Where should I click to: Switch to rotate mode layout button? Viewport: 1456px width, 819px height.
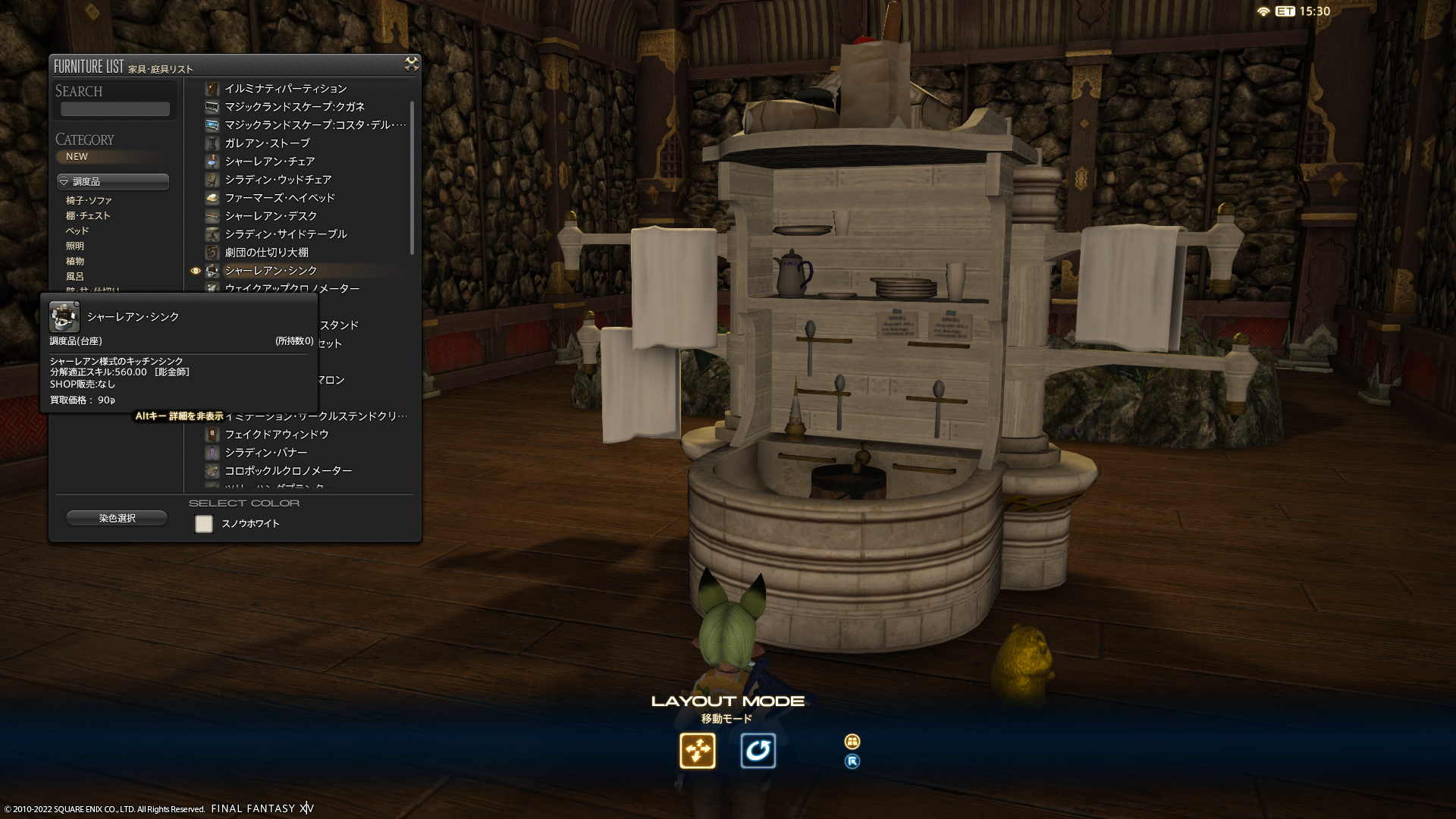tap(758, 751)
